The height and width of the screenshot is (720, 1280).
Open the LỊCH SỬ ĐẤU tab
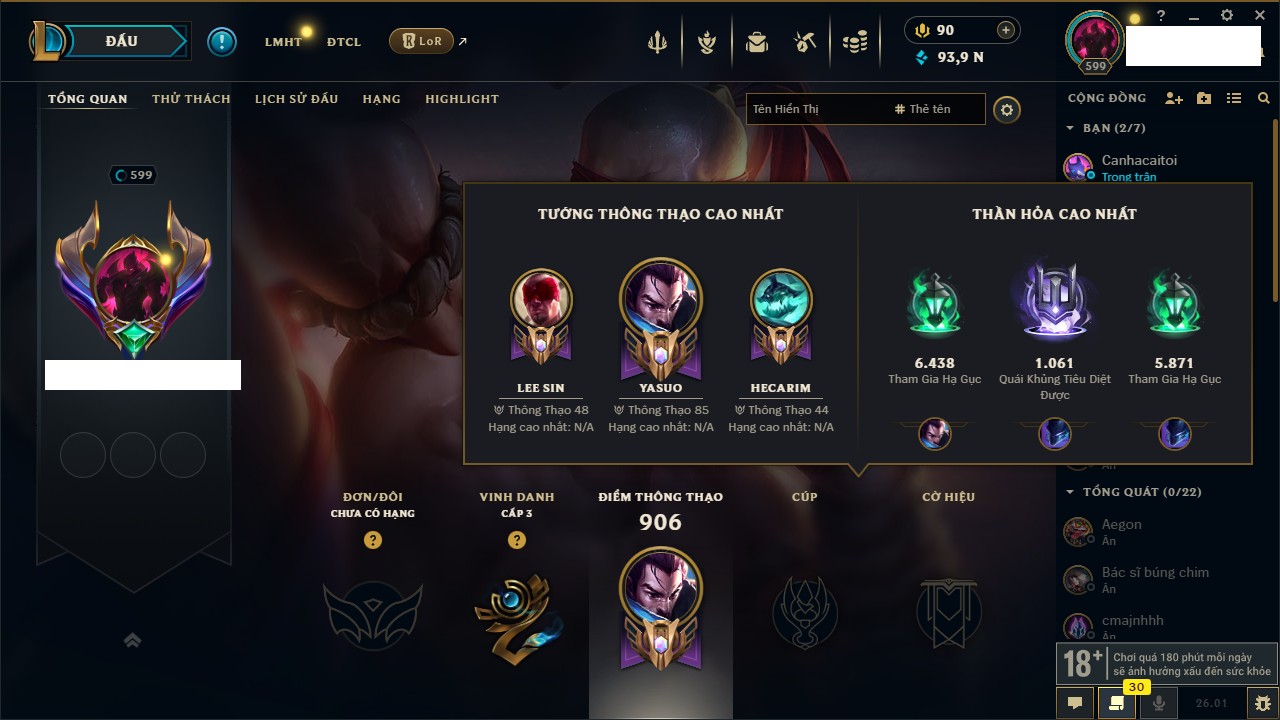[296, 99]
